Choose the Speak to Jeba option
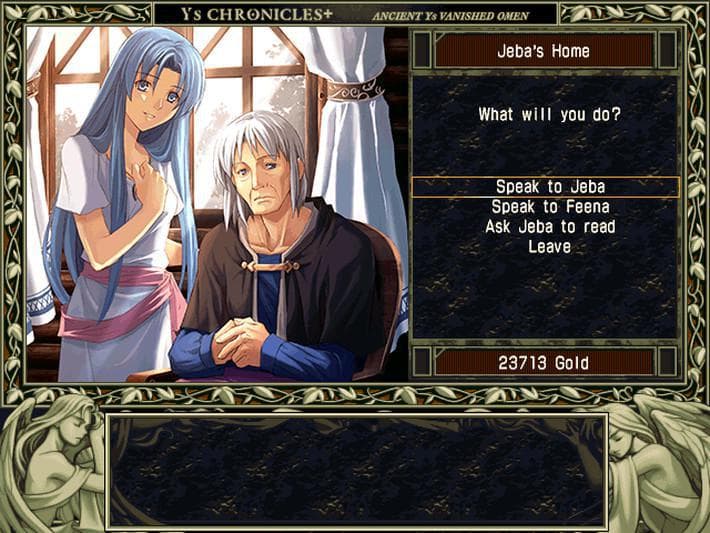 [549, 187]
